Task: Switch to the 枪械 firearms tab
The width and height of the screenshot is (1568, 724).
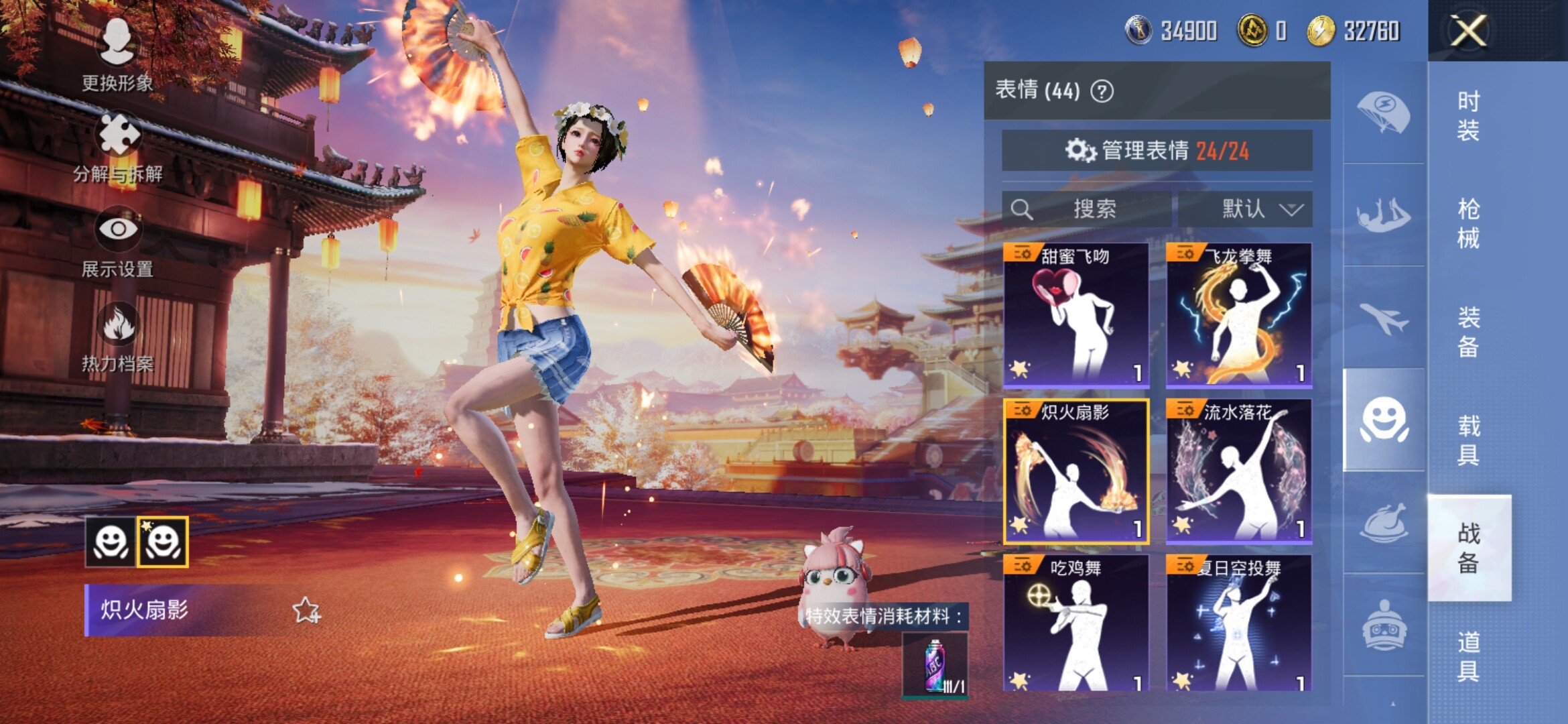Action: [1468, 224]
